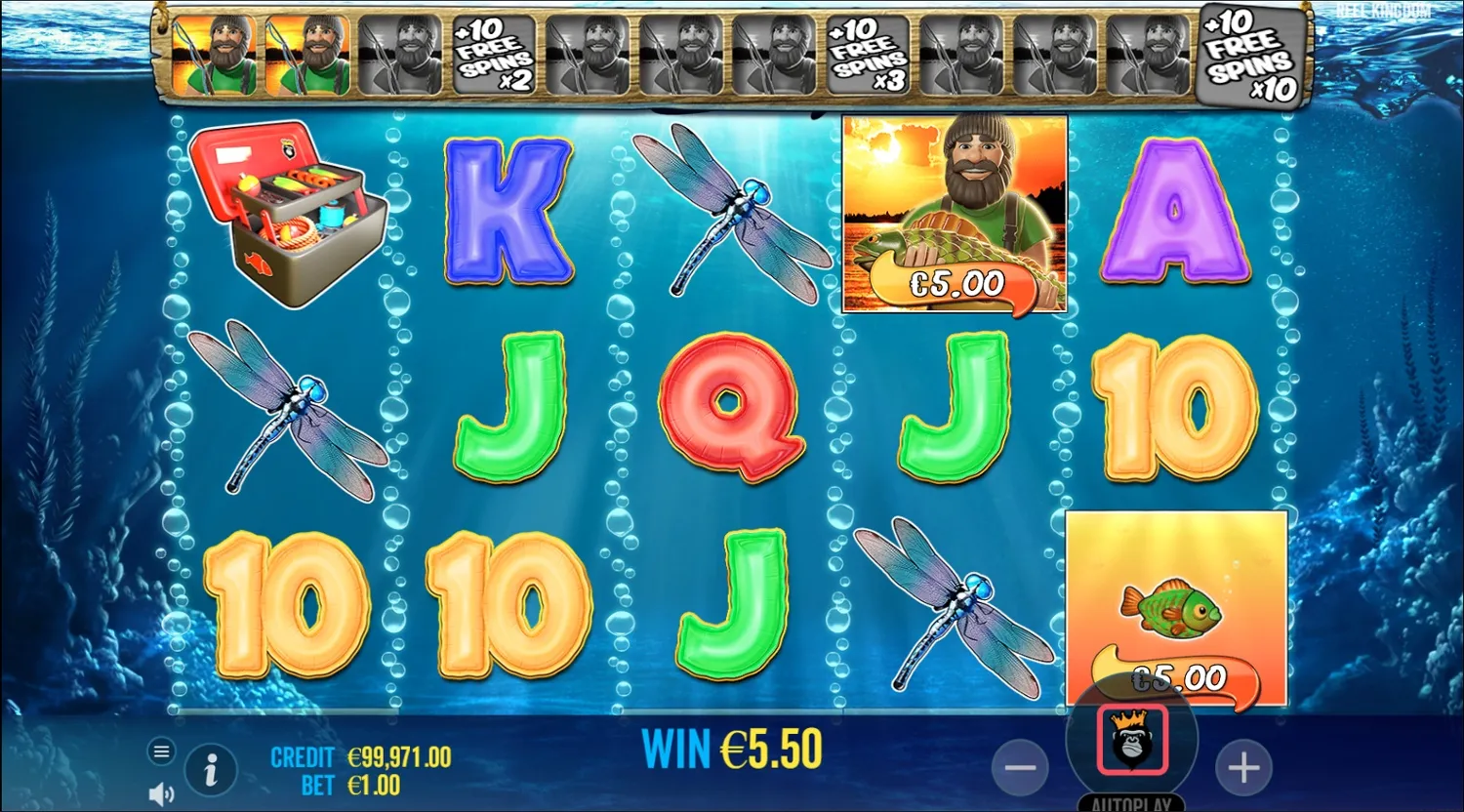Mute game sound via the speaker icon
Image resolution: width=1464 pixels, height=812 pixels.
[x=159, y=793]
